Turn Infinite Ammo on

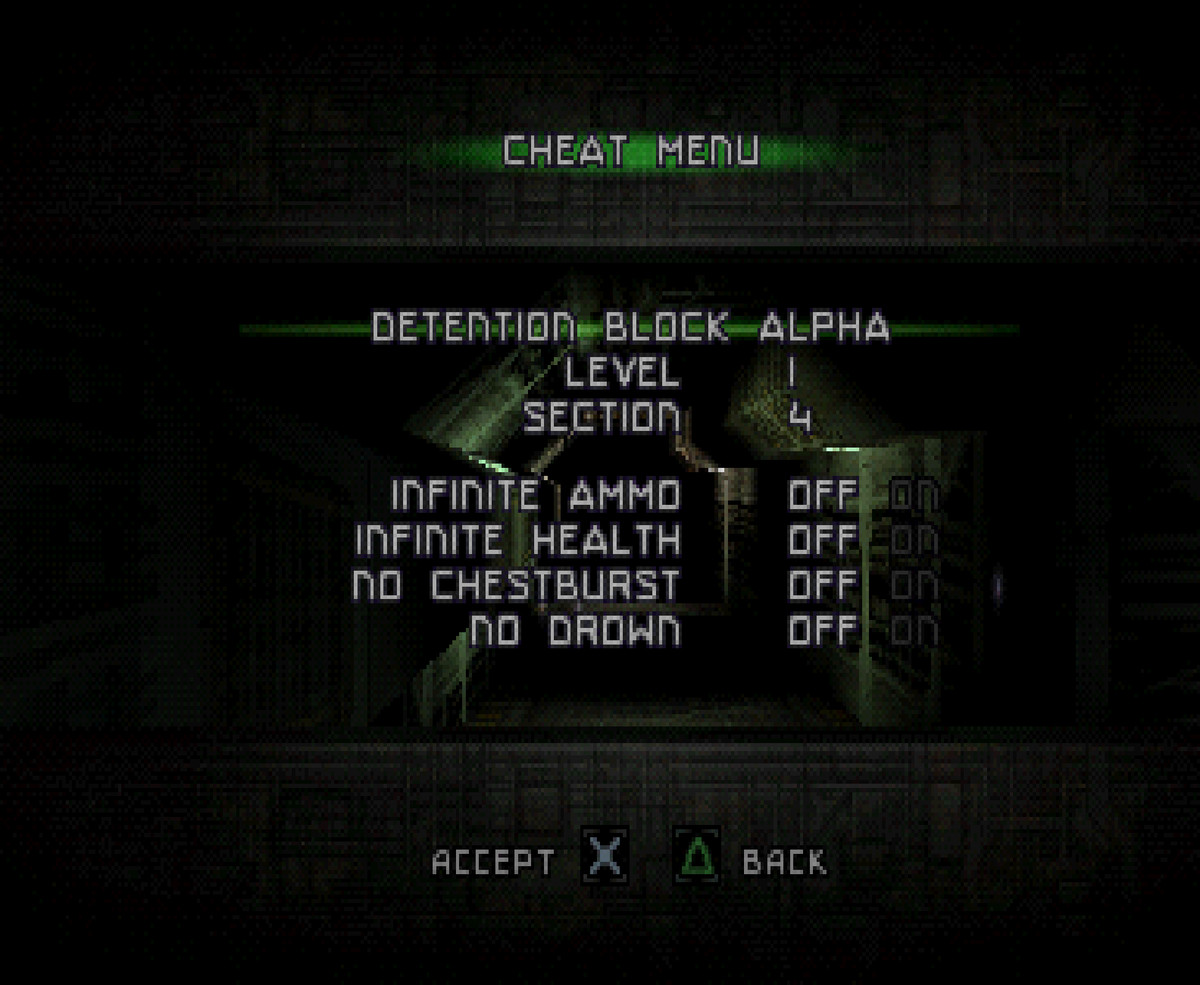pyautogui.click(x=914, y=494)
